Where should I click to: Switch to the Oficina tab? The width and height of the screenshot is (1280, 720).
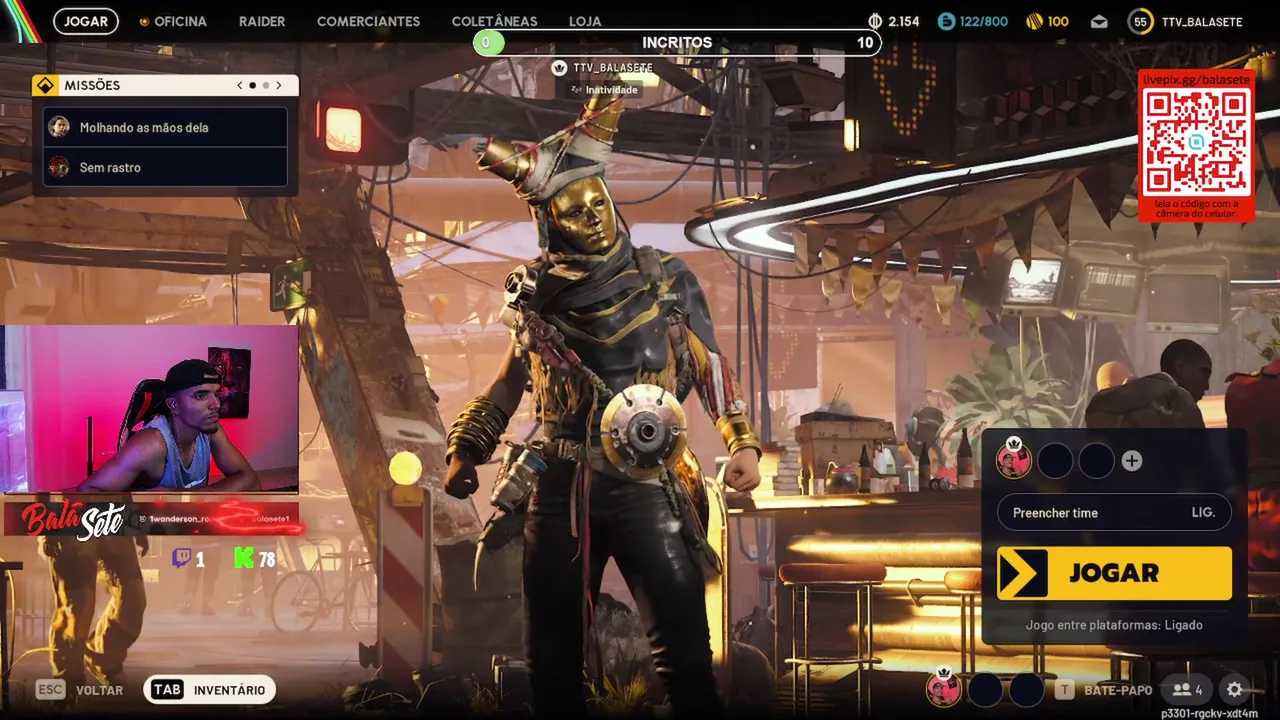(x=173, y=21)
